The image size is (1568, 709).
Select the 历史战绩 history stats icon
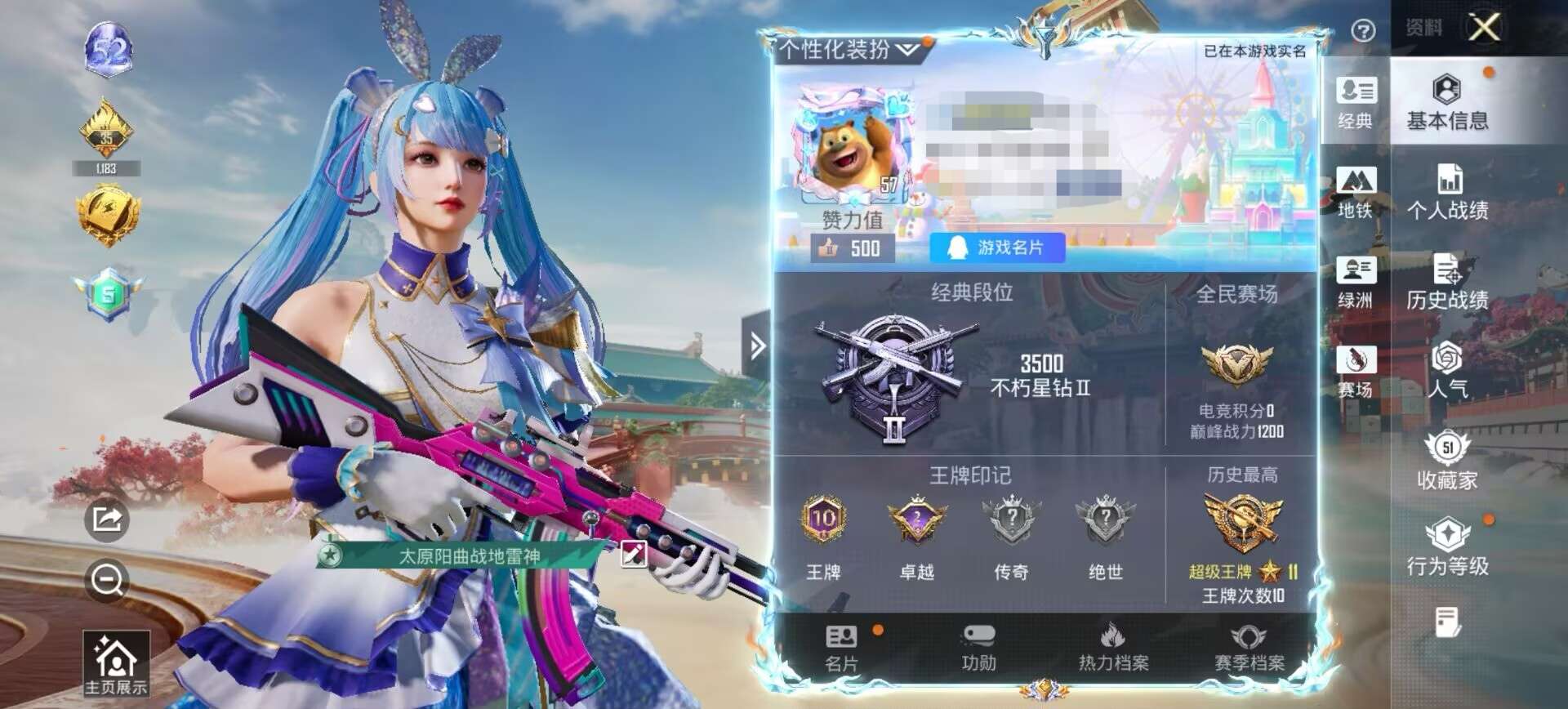(x=1448, y=282)
